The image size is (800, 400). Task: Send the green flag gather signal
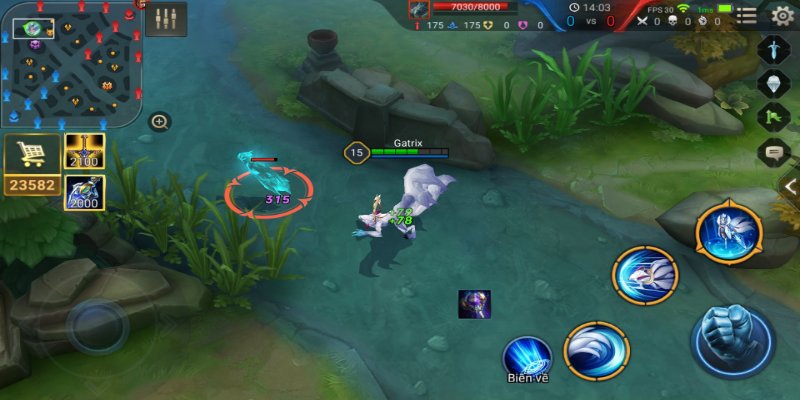click(775, 118)
